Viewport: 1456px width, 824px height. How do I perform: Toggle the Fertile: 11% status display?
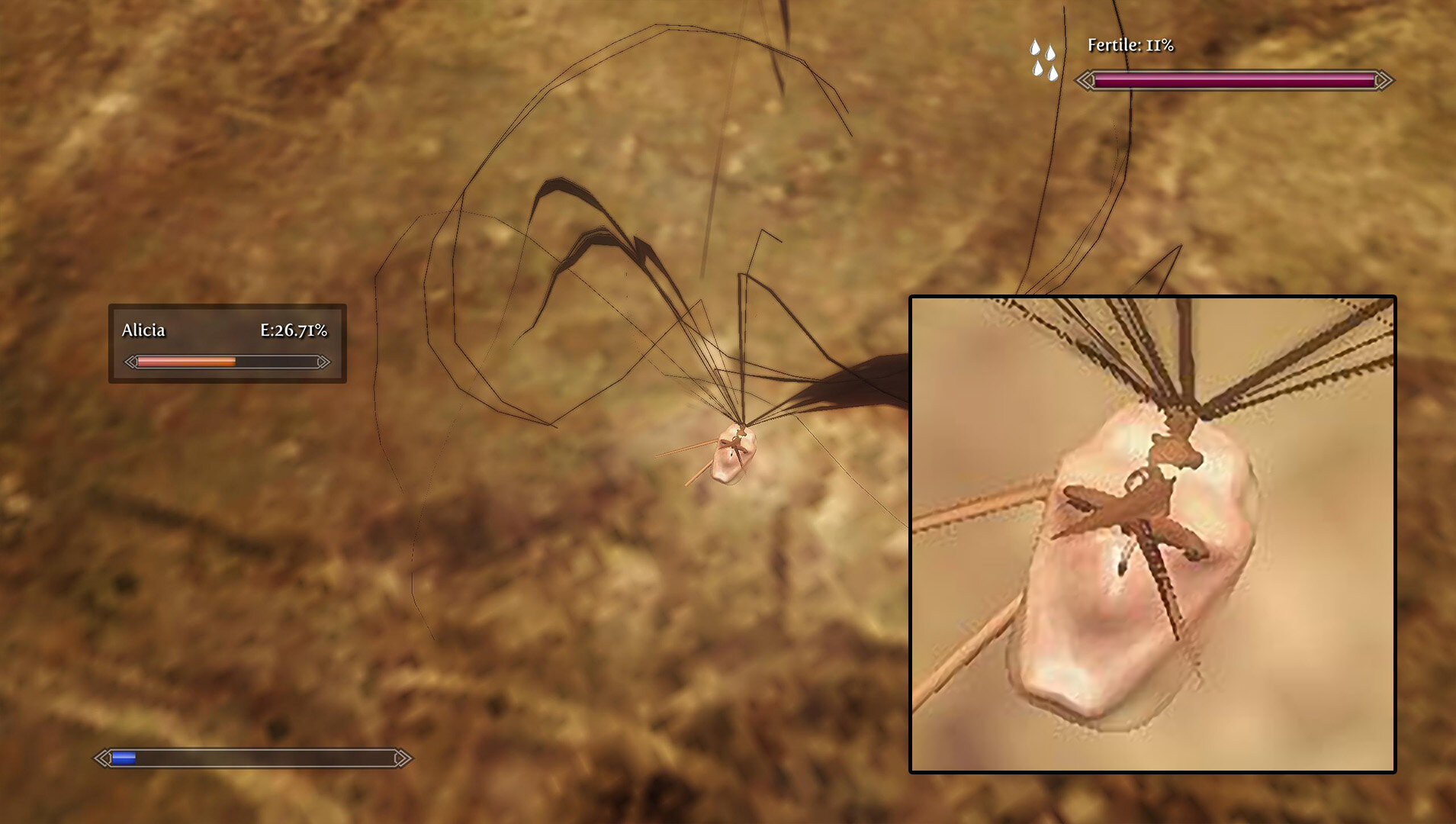tap(1129, 46)
